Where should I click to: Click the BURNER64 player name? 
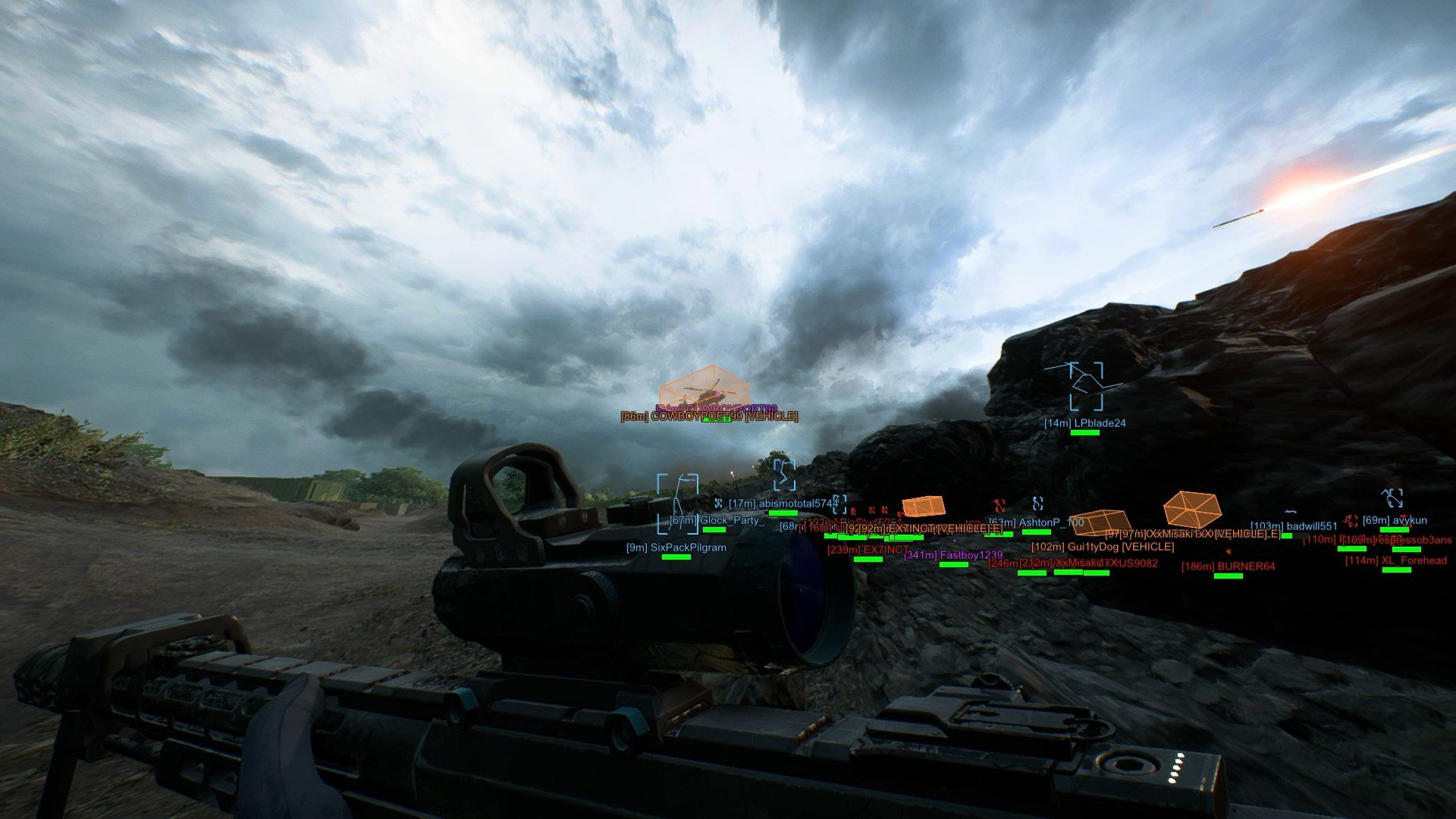click(x=1245, y=566)
